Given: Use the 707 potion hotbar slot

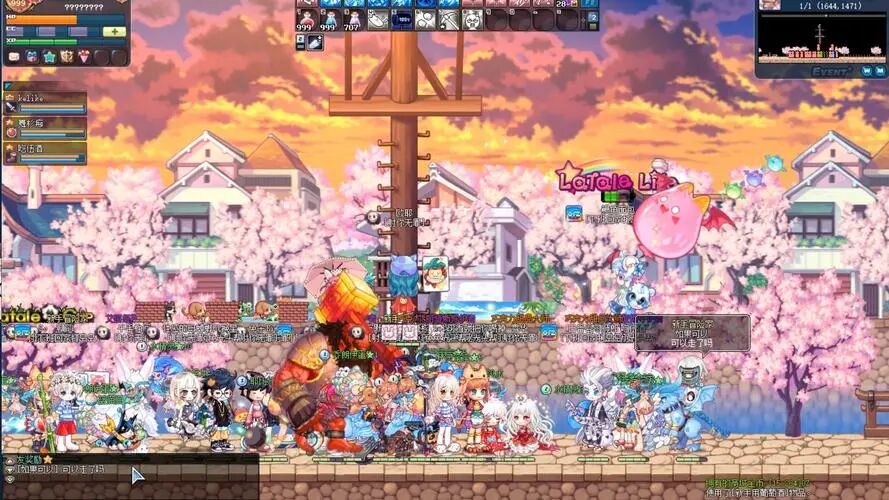Looking at the screenshot, I should (x=352, y=19).
